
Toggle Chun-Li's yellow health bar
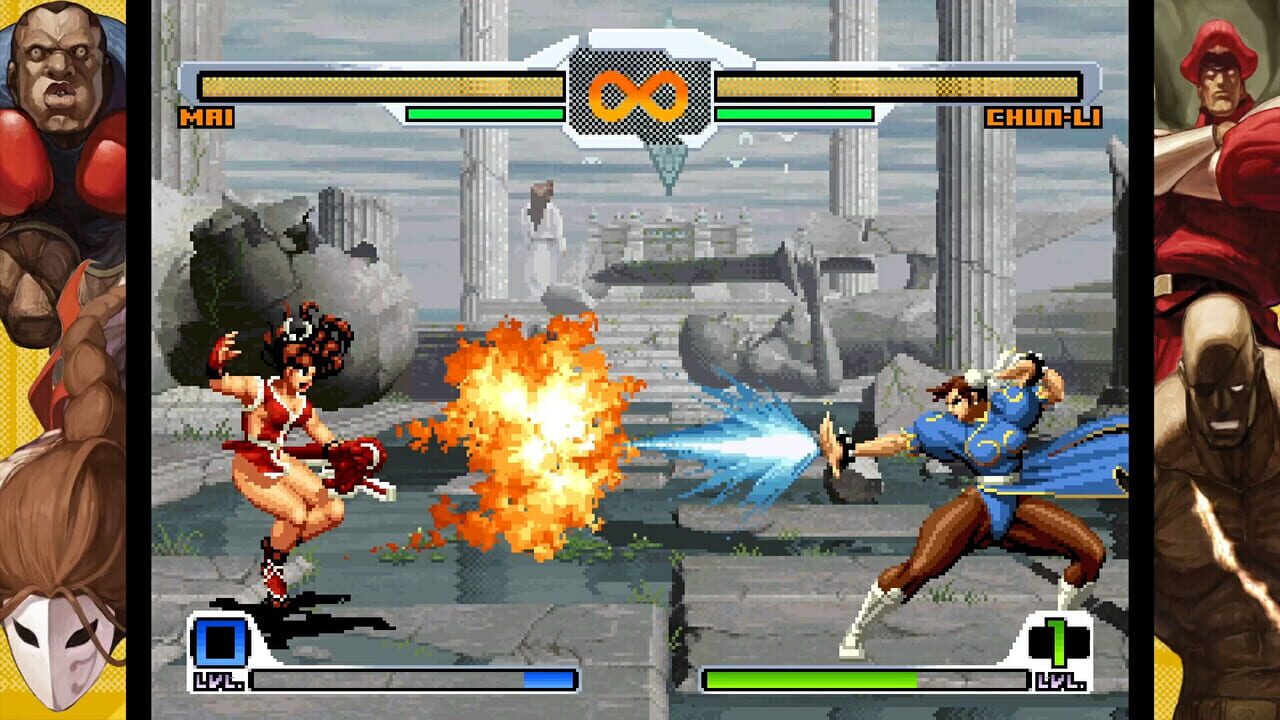coord(900,85)
